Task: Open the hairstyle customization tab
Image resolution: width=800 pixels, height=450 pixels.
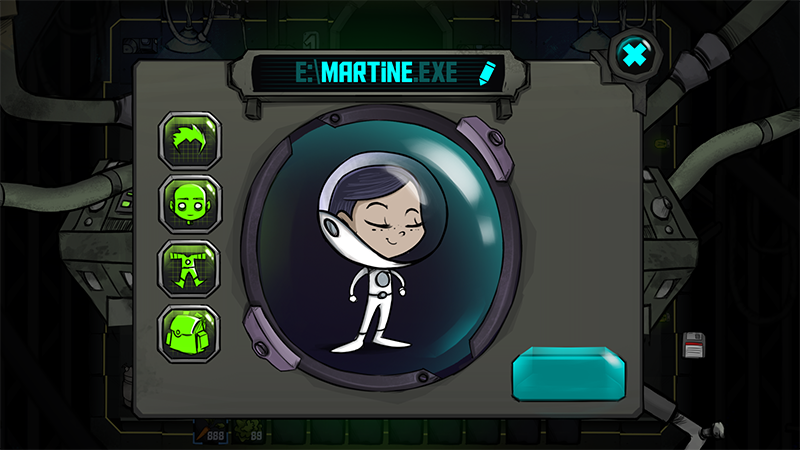Action: (191, 140)
